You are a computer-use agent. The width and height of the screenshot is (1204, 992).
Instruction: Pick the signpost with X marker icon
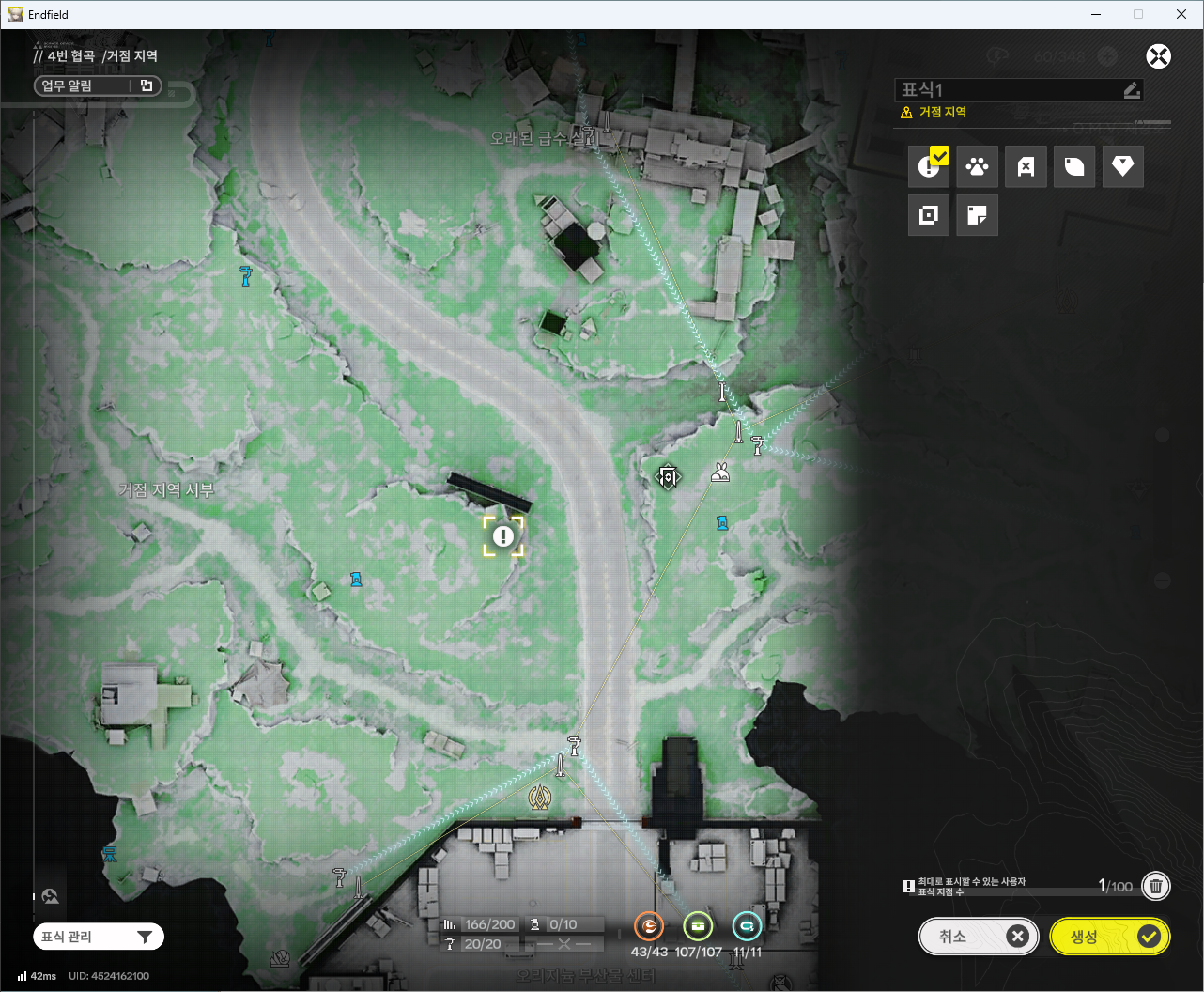click(1026, 167)
